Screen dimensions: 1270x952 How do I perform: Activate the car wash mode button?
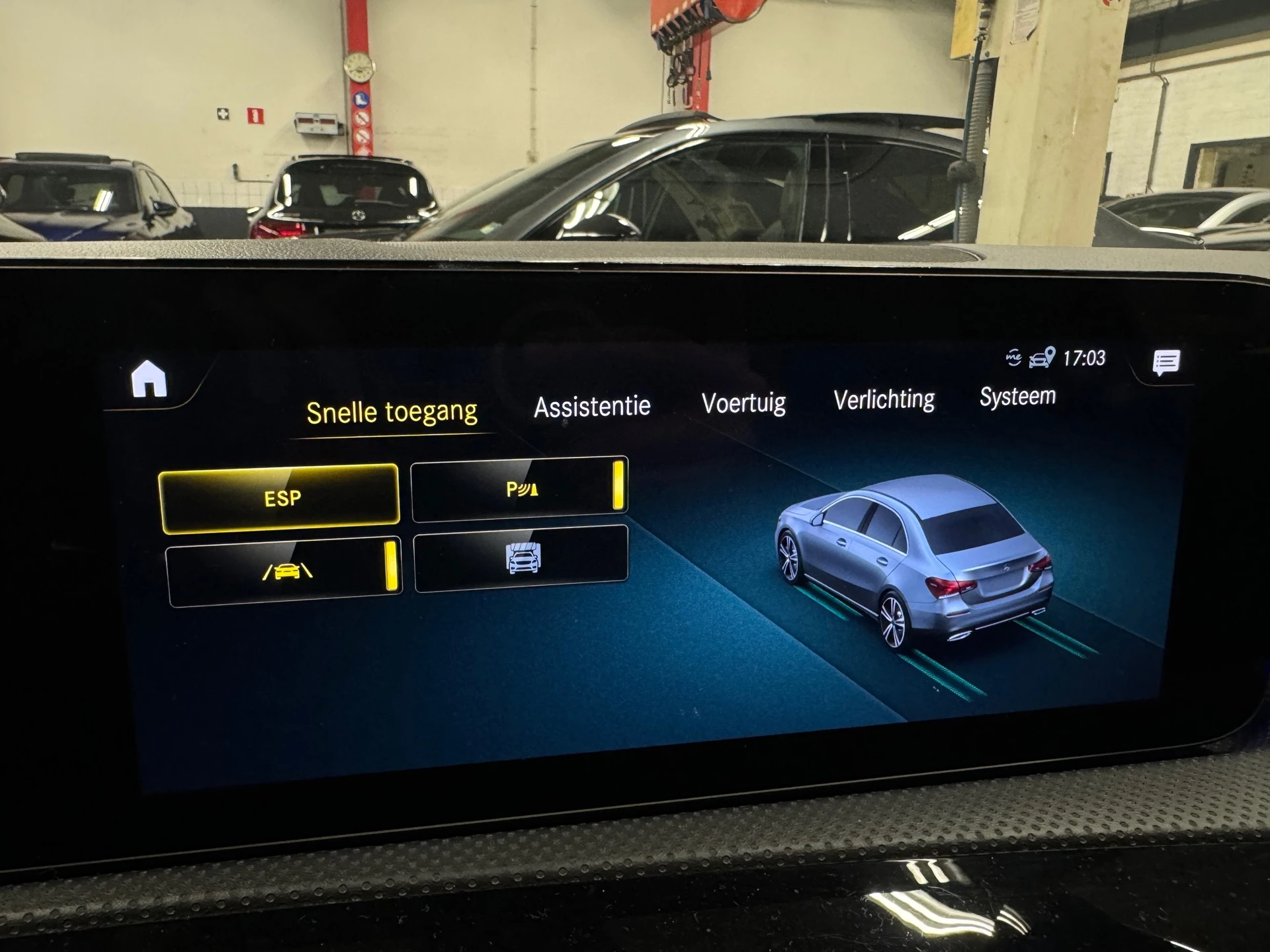tap(521, 559)
